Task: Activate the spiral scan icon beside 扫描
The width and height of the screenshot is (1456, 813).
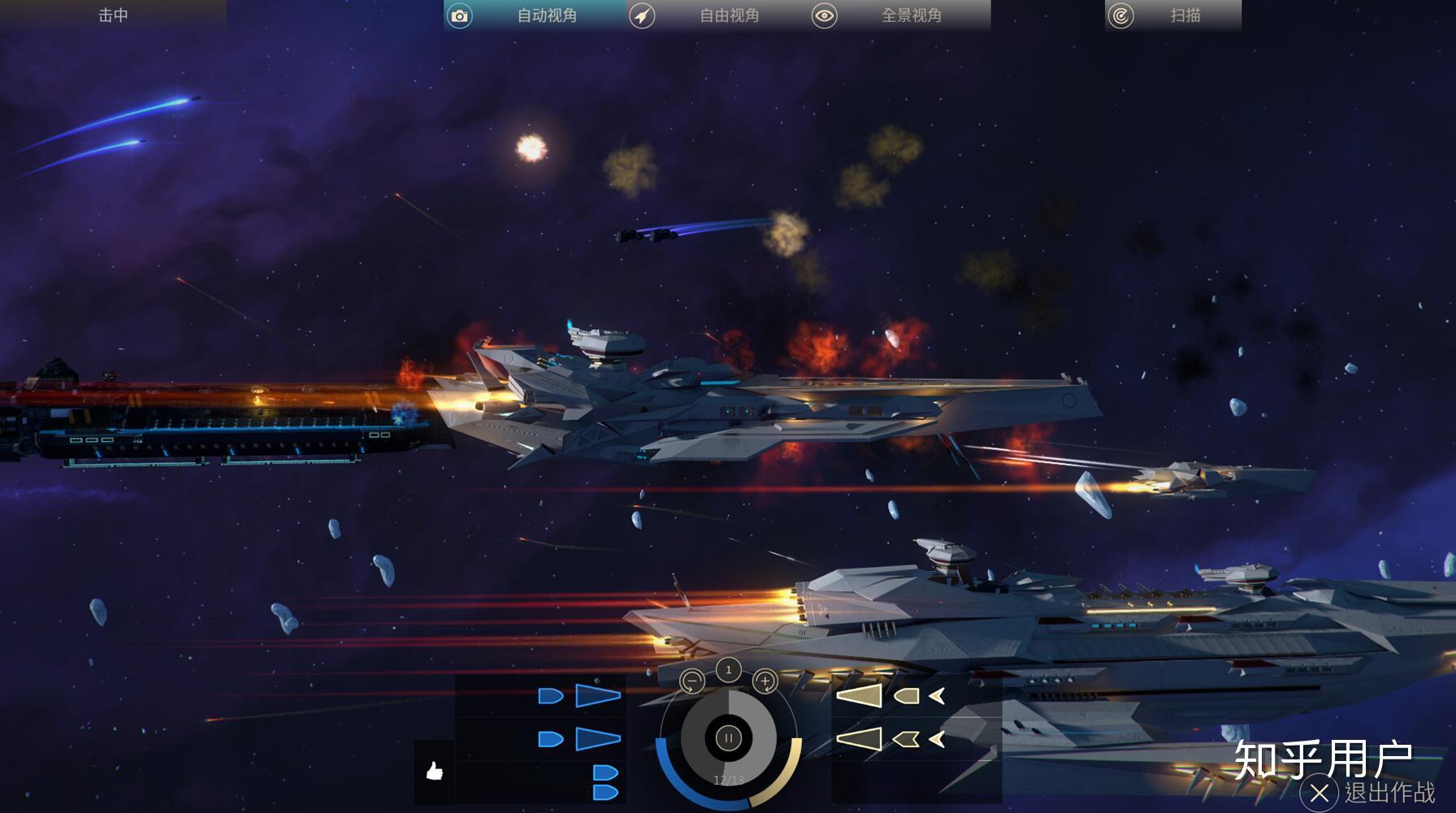Action: [1123, 15]
